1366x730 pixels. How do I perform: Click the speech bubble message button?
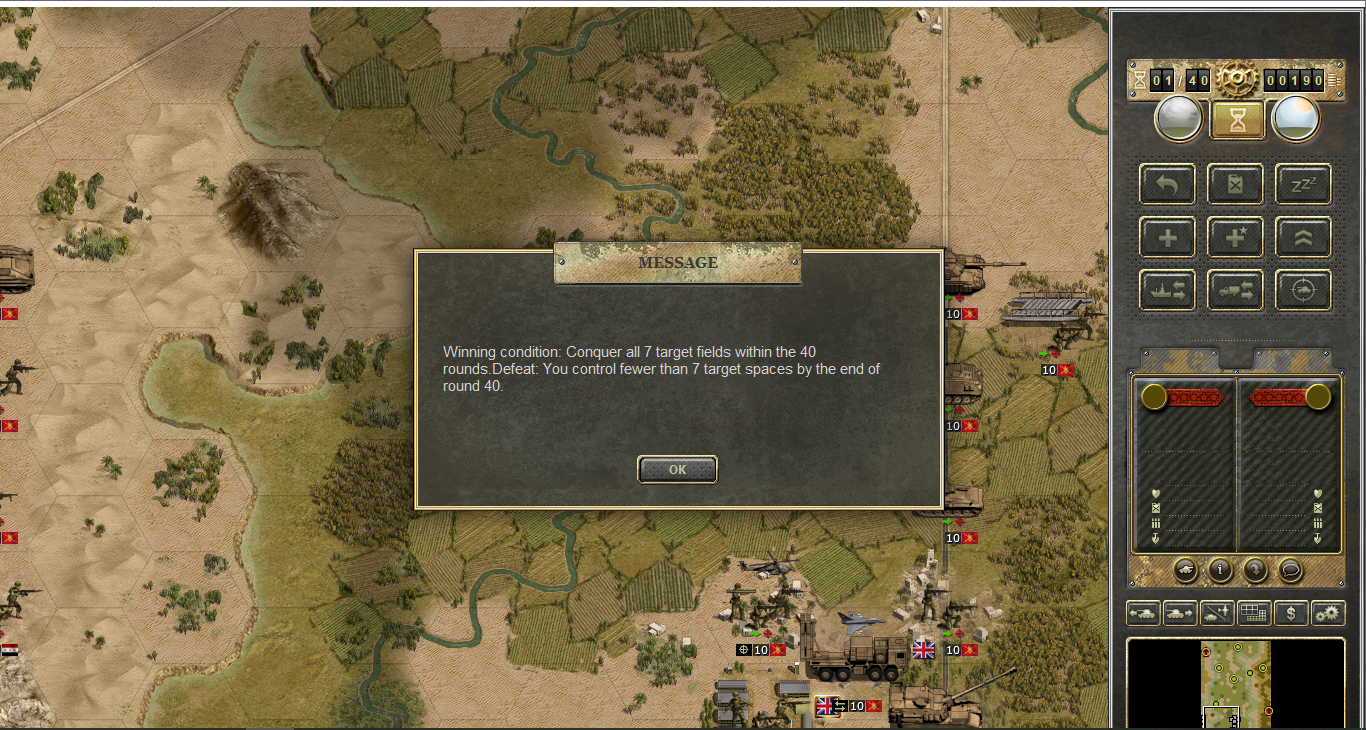(x=1290, y=570)
